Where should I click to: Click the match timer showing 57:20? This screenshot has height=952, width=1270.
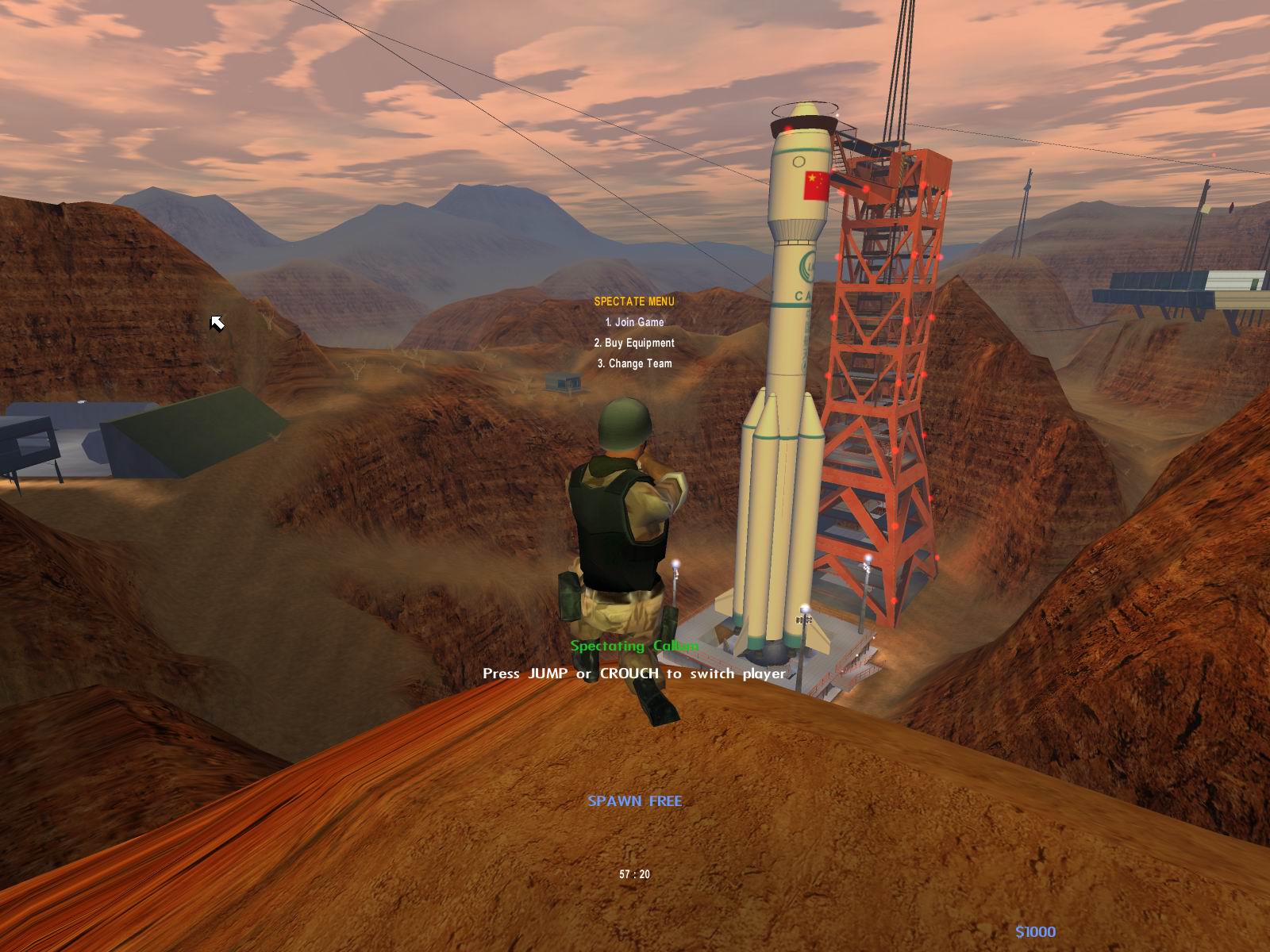coord(633,874)
